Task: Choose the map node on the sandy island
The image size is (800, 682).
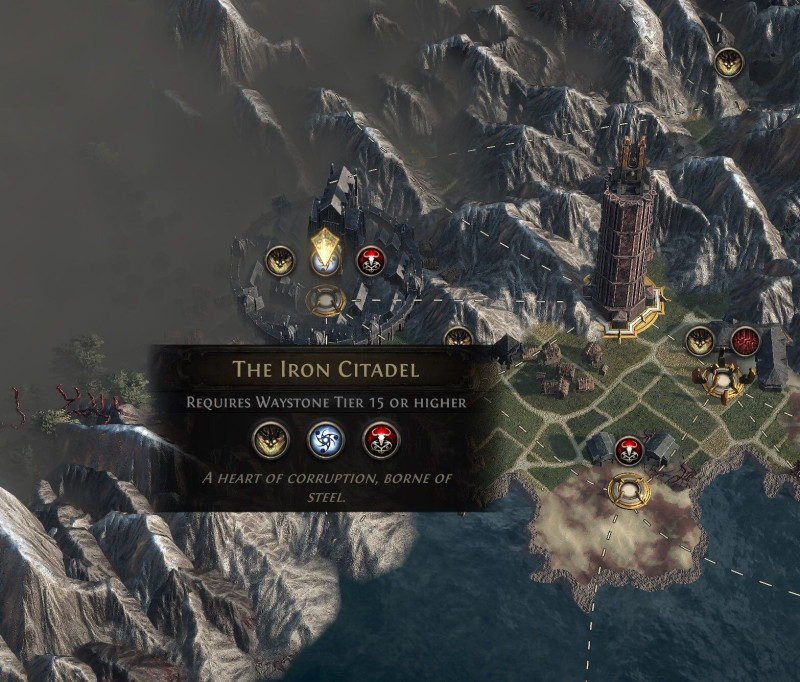Action: pos(629,490)
